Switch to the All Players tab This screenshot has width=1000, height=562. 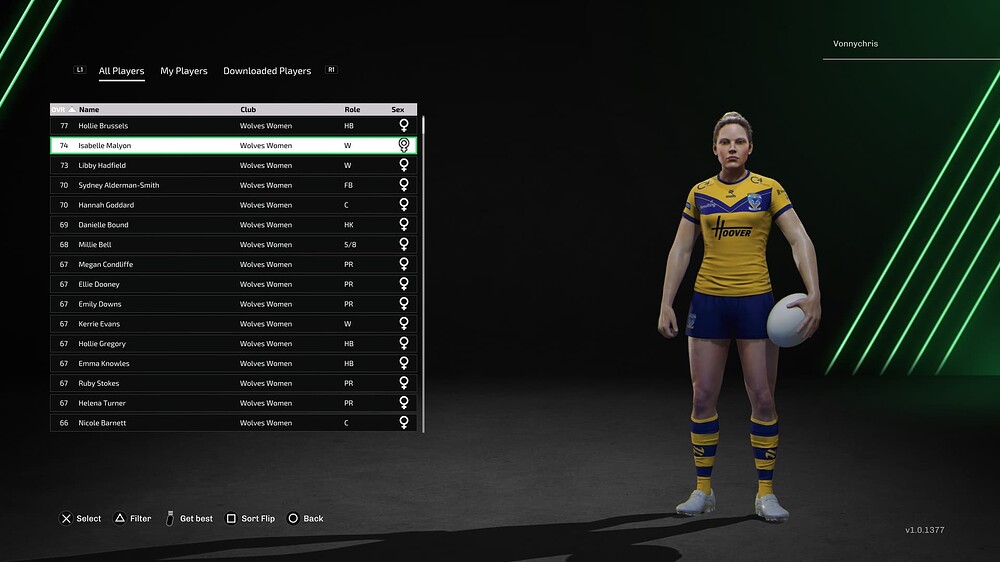tap(121, 71)
